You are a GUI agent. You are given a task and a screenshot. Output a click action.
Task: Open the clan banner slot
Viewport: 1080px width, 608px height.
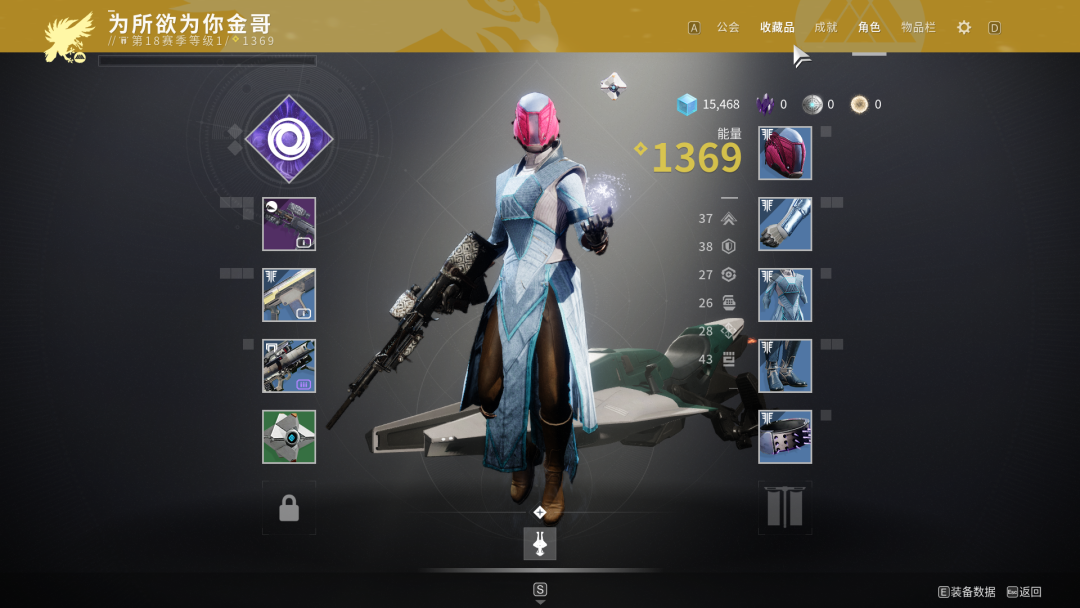coord(785,508)
